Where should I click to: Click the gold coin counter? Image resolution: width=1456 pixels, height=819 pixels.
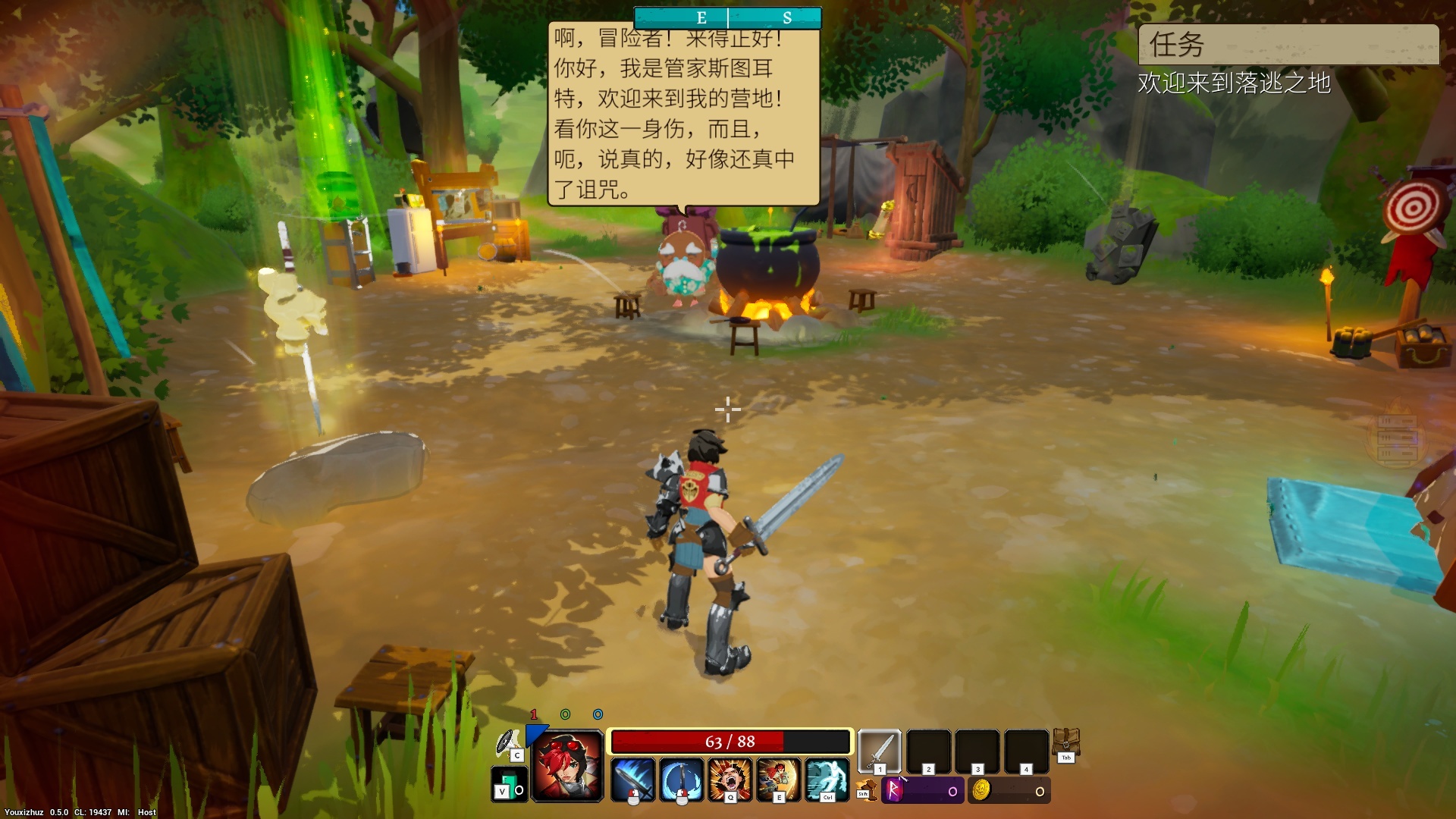[x=1009, y=791]
